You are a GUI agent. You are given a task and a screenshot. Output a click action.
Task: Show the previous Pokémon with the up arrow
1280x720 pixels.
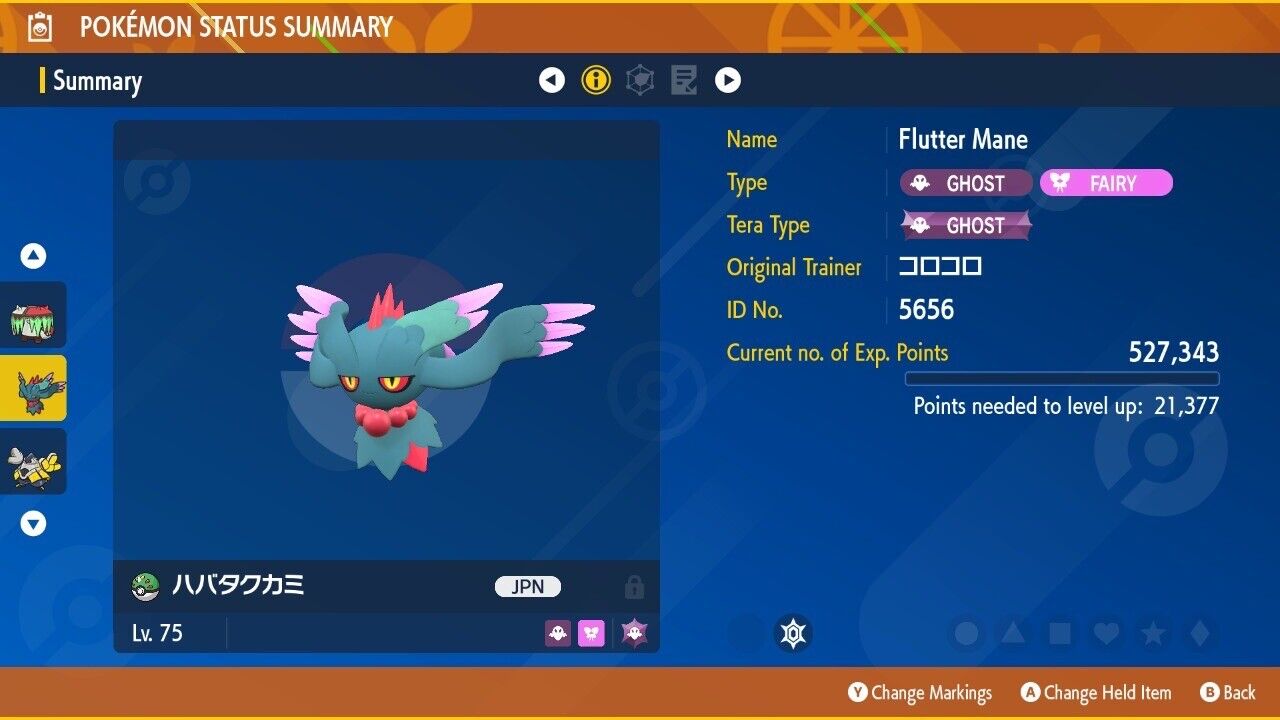pos(34,257)
